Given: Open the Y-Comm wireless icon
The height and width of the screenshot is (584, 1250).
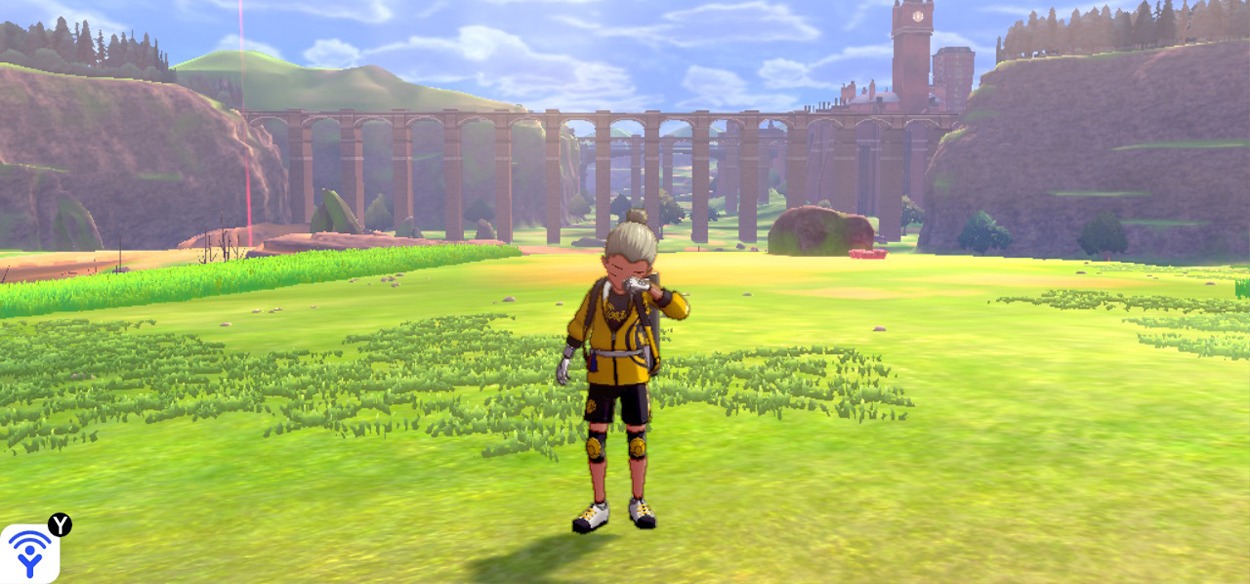Looking at the screenshot, I should (x=29, y=553).
